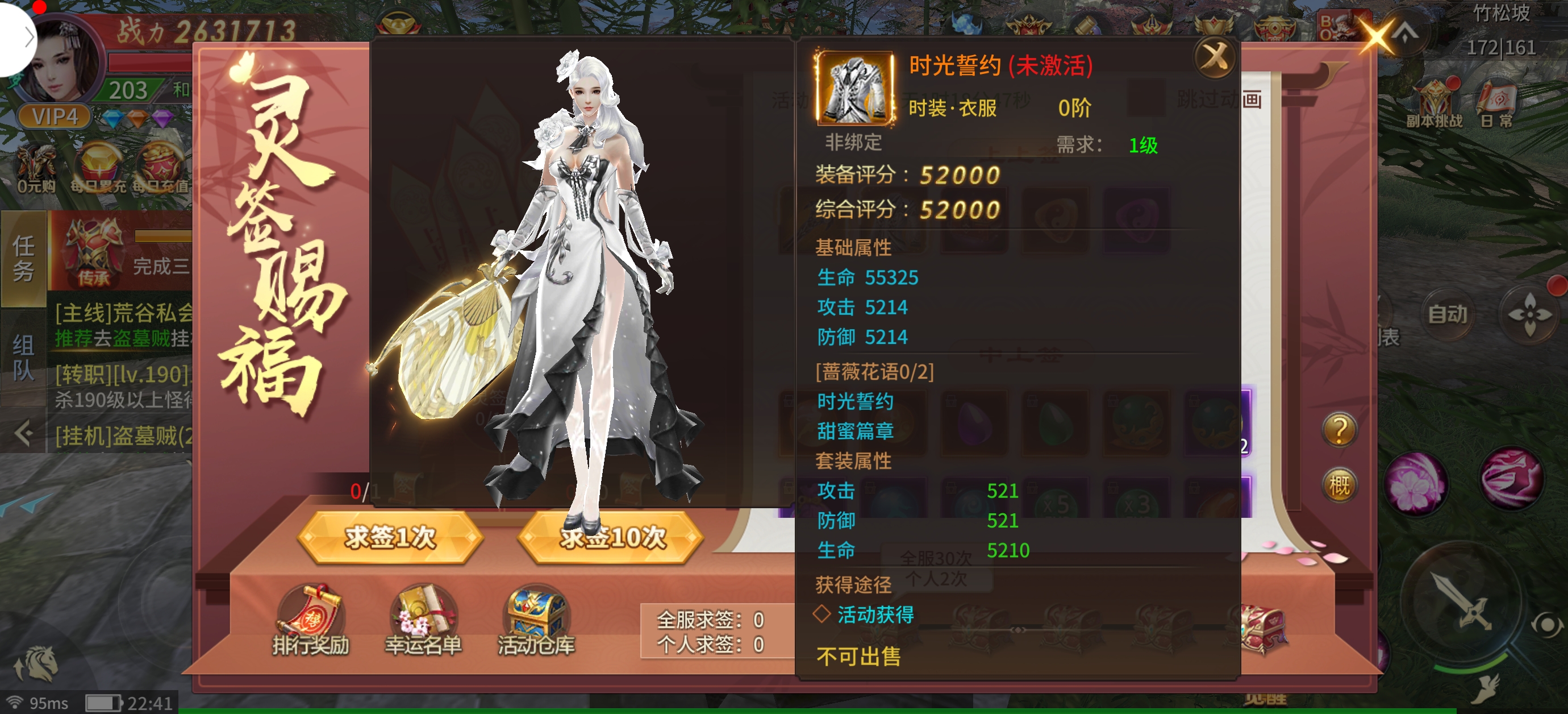Screen dimensions: 1568x714
Task: Open the 幸运名单 lucky list
Action: pyautogui.click(x=423, y=620)
